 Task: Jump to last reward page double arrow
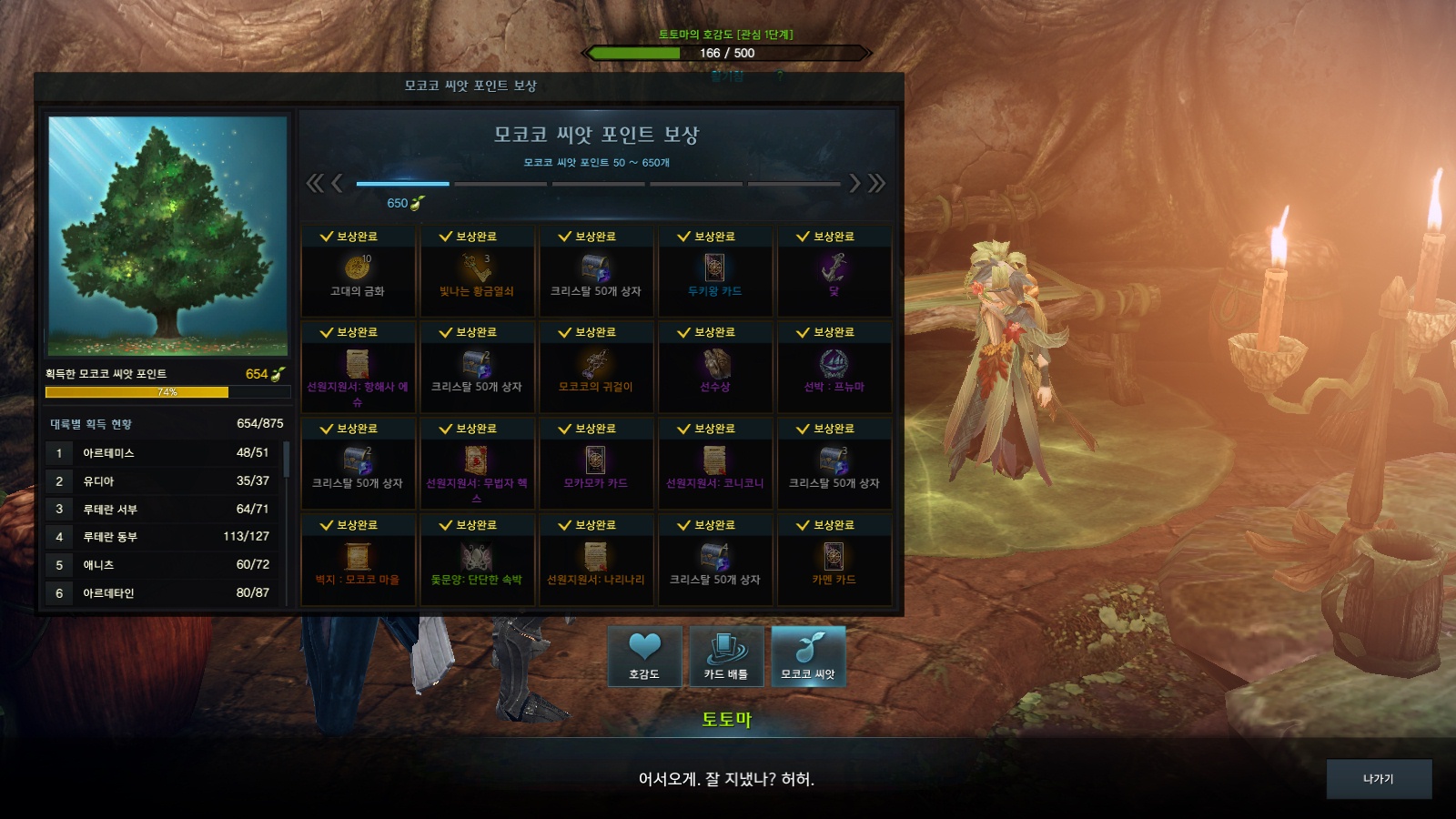pos(877,184)
